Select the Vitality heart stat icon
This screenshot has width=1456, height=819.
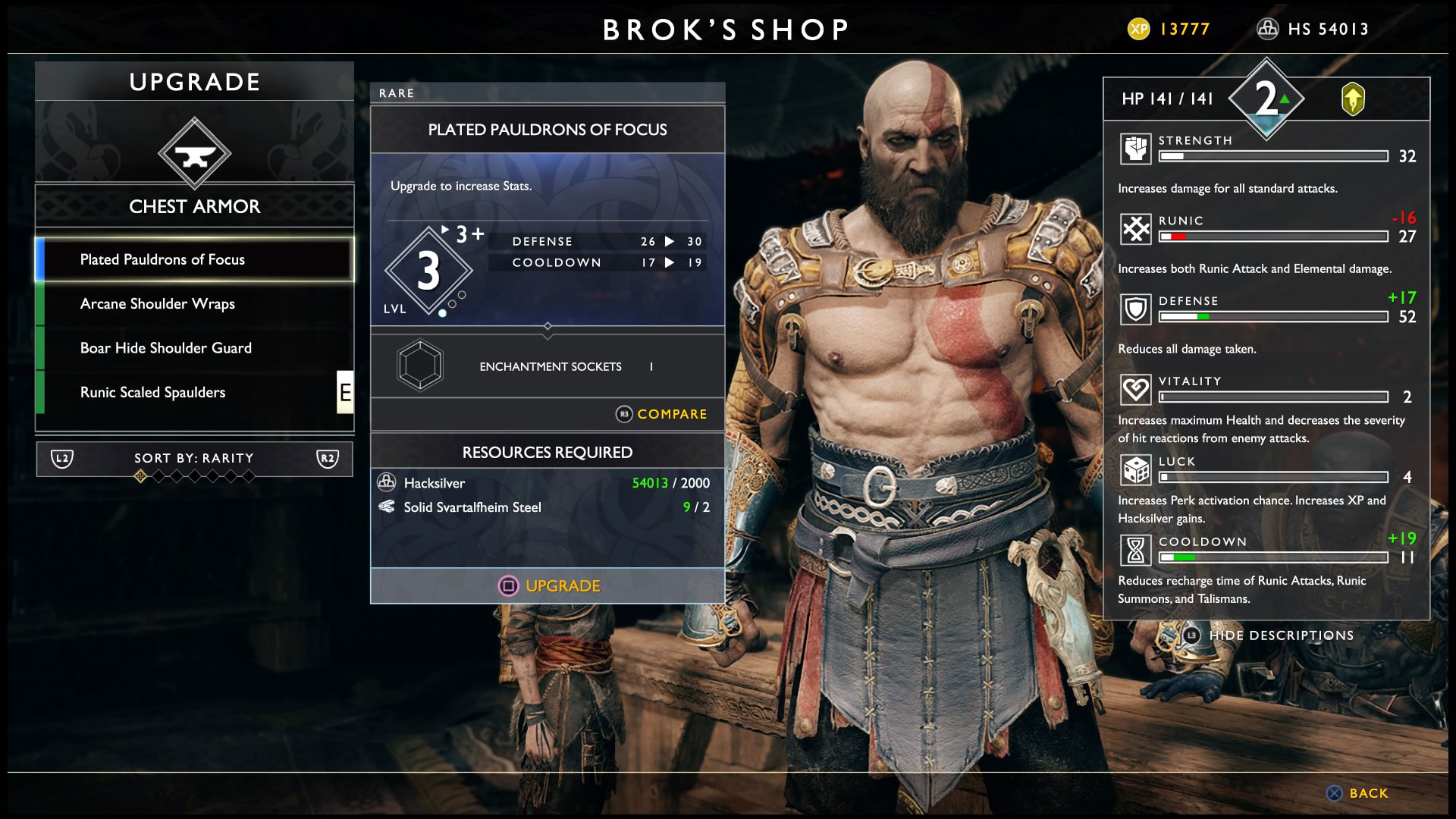tap(1135, 390)
